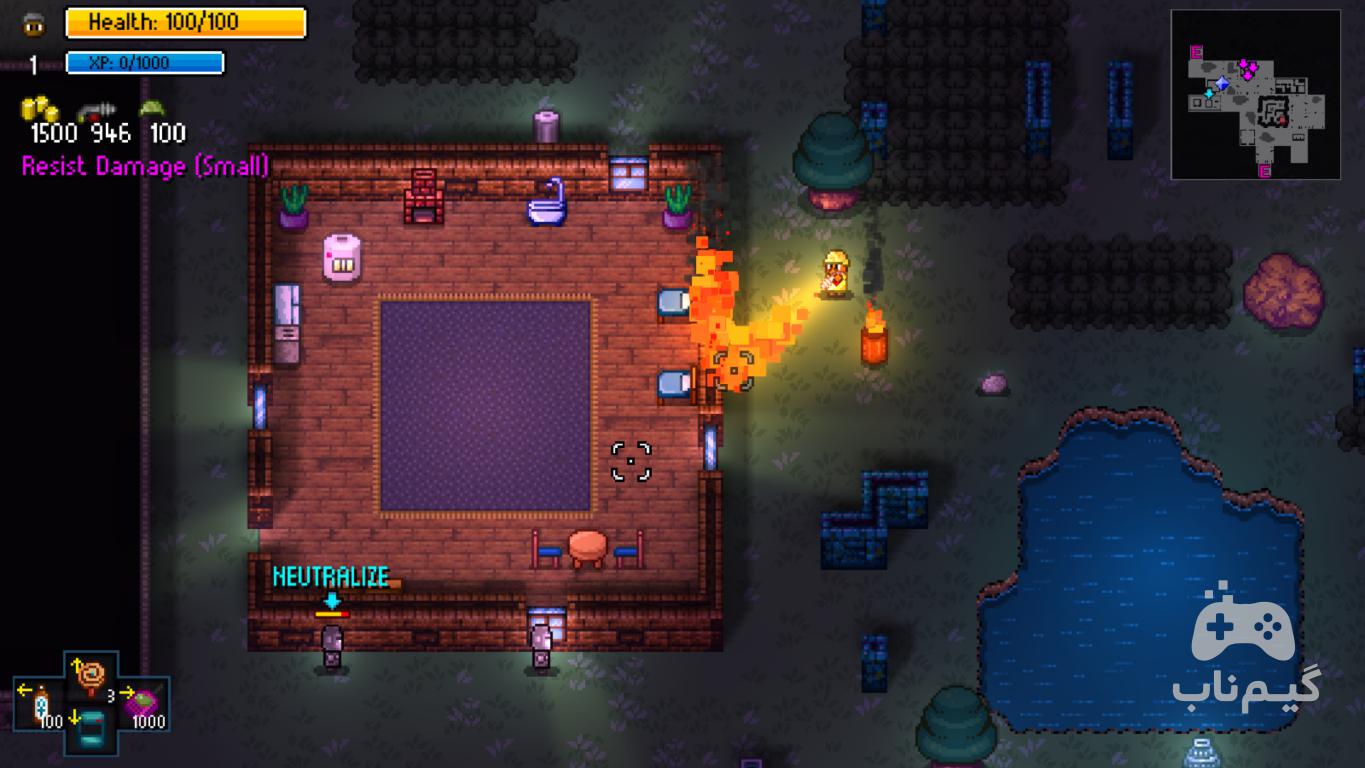Click the gamepad watermark logo
This screenshot has height=768, width=1365.
pyautogui.click(x=1243, y=624)
